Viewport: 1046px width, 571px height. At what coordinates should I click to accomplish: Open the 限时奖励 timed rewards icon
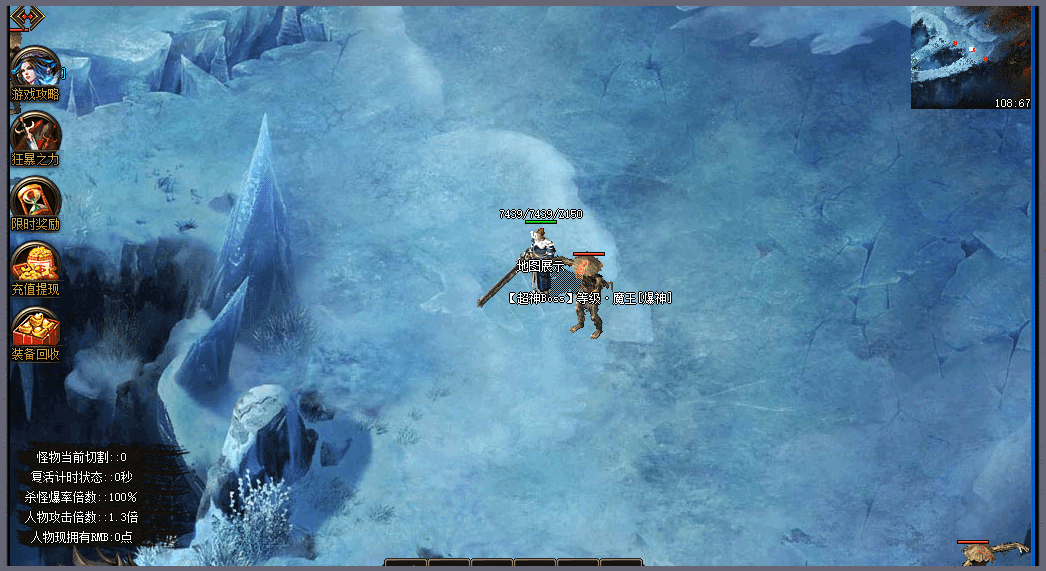click(36, 200)
